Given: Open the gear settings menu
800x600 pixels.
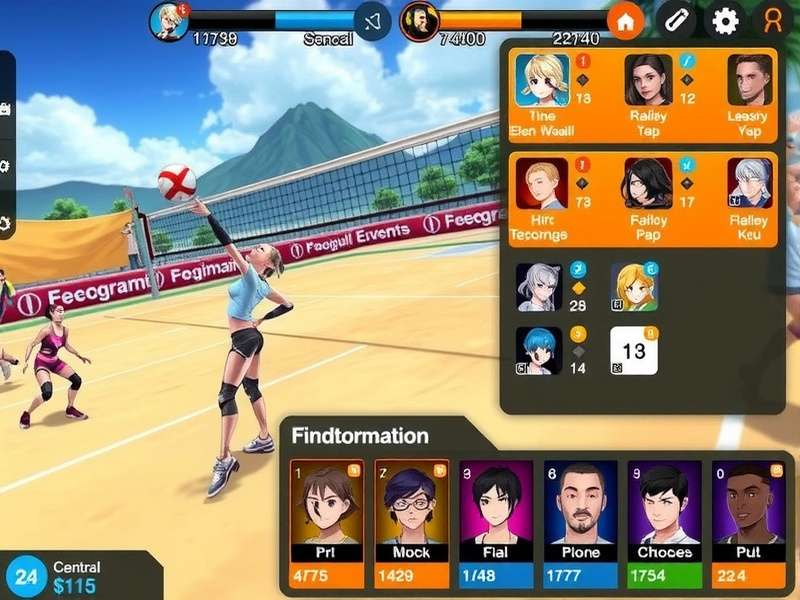Looking at the screenshot, I should point(725,21).
